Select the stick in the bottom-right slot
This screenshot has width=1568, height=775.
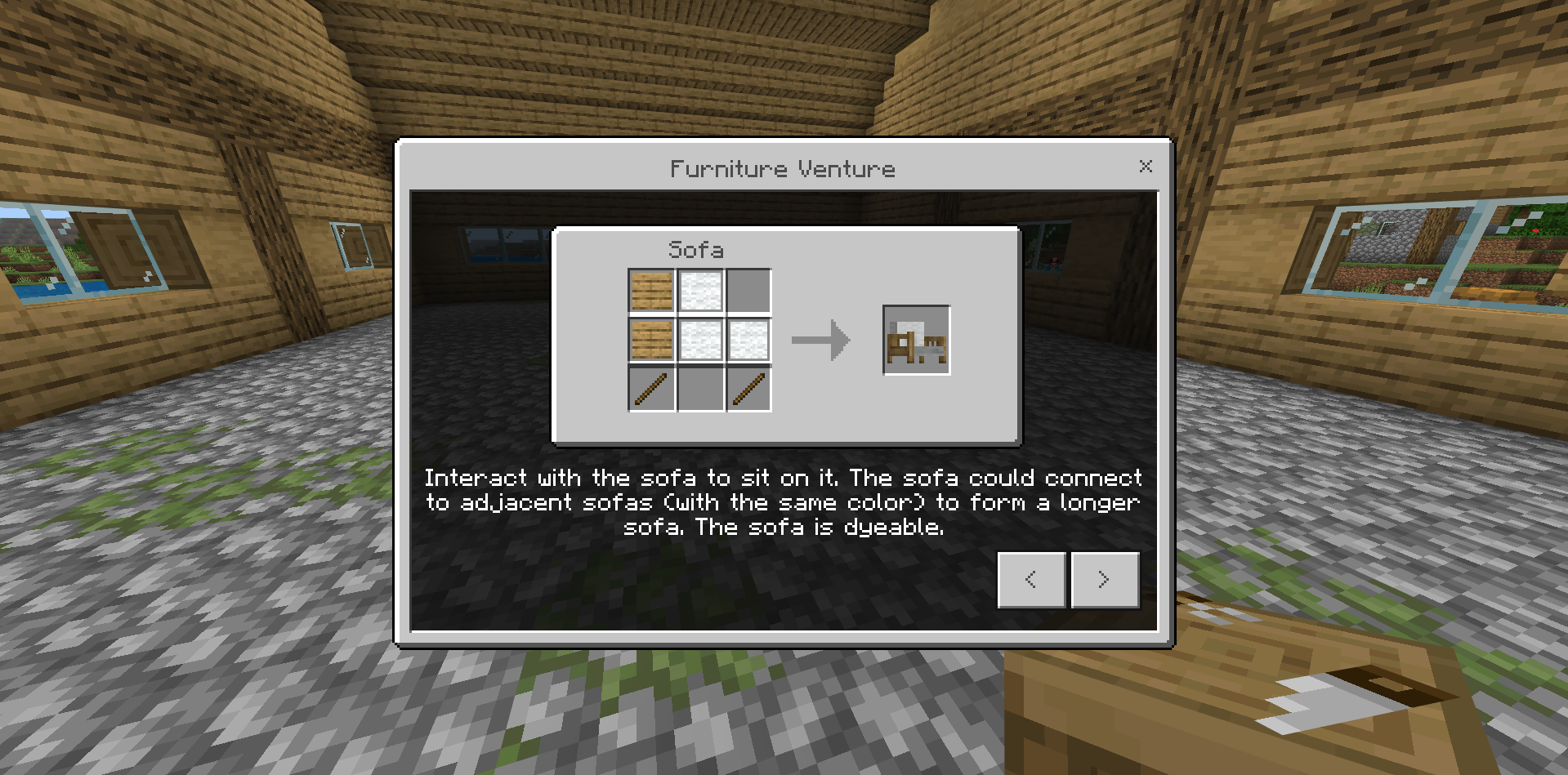coord(749,388)
